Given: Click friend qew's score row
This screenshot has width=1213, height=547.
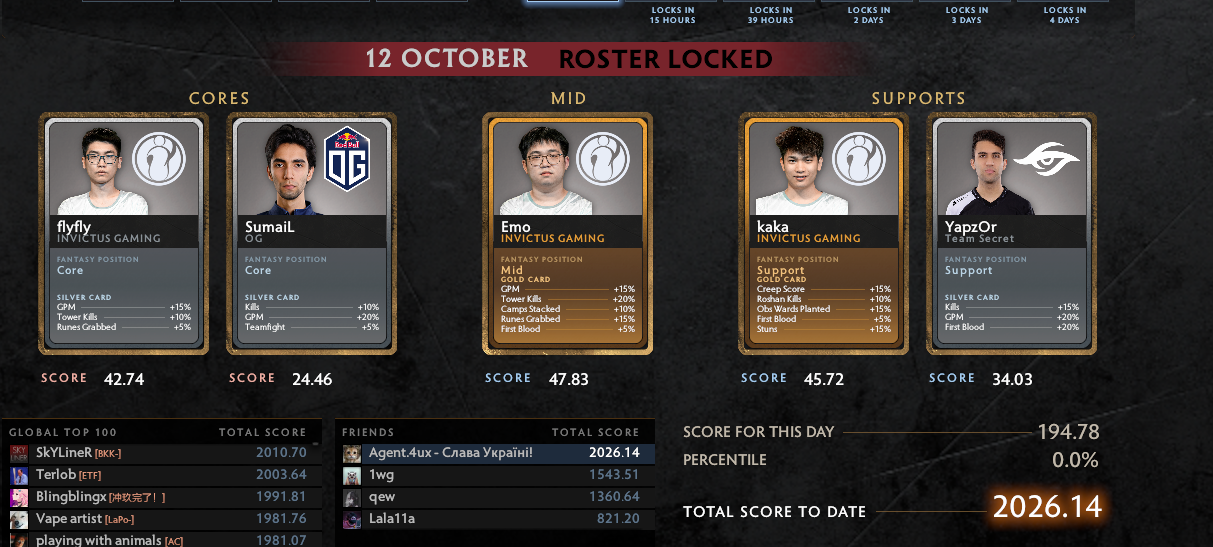Looking at the screenshot, I should pyautogui.click(x=495, y=497).
